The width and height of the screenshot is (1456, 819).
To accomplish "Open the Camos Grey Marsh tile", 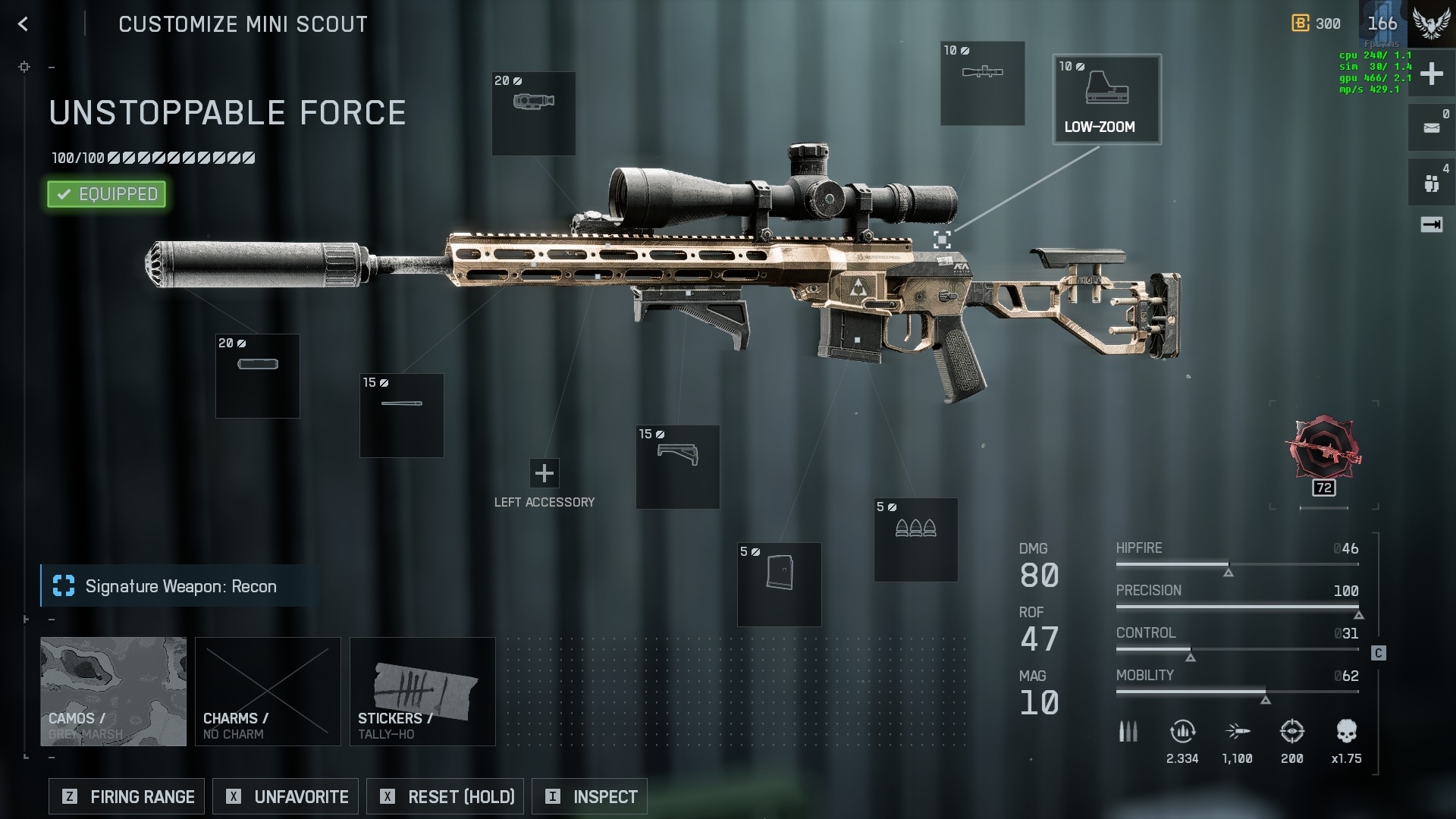I will click(x=113, y=691).
